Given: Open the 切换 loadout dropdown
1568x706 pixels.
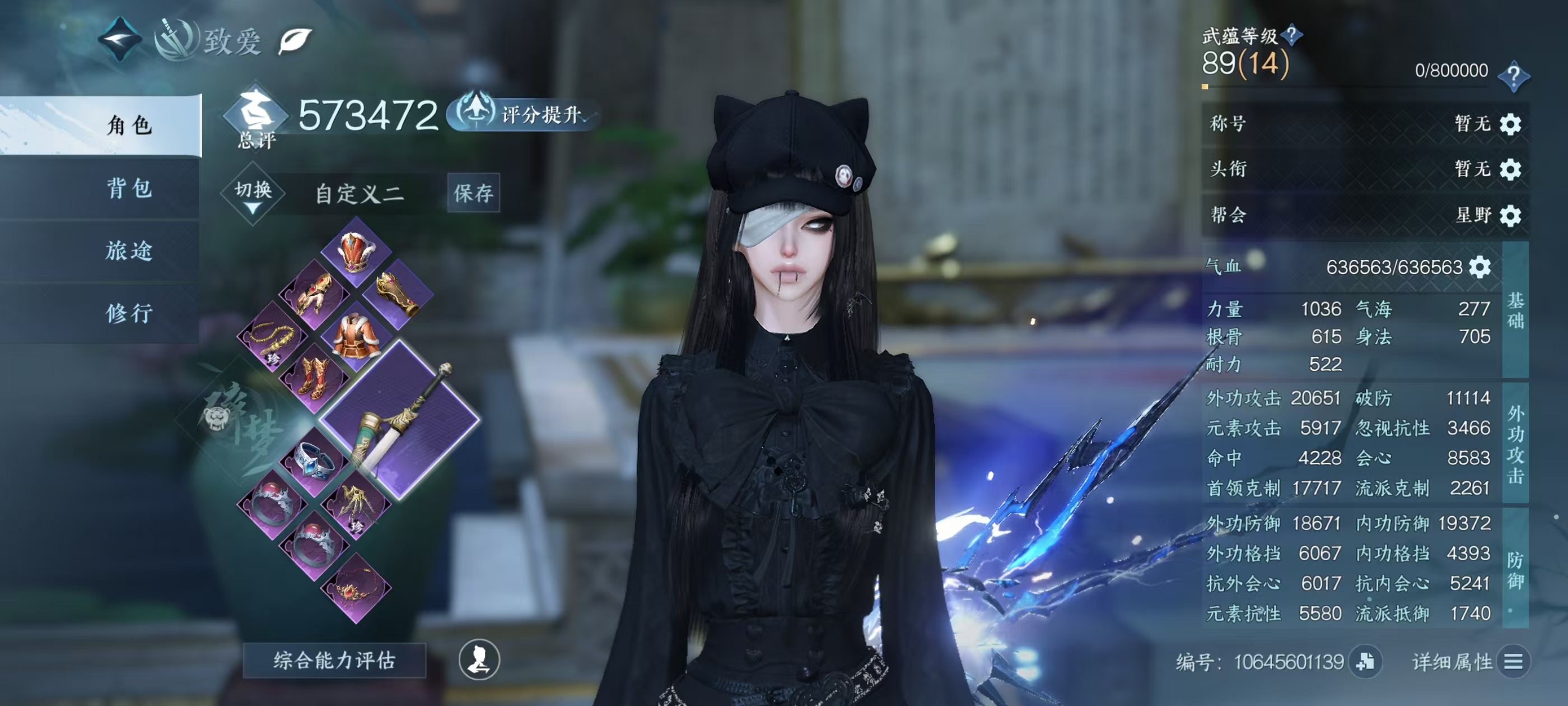Looking at the screenshot, I should (x=253, y=193).
